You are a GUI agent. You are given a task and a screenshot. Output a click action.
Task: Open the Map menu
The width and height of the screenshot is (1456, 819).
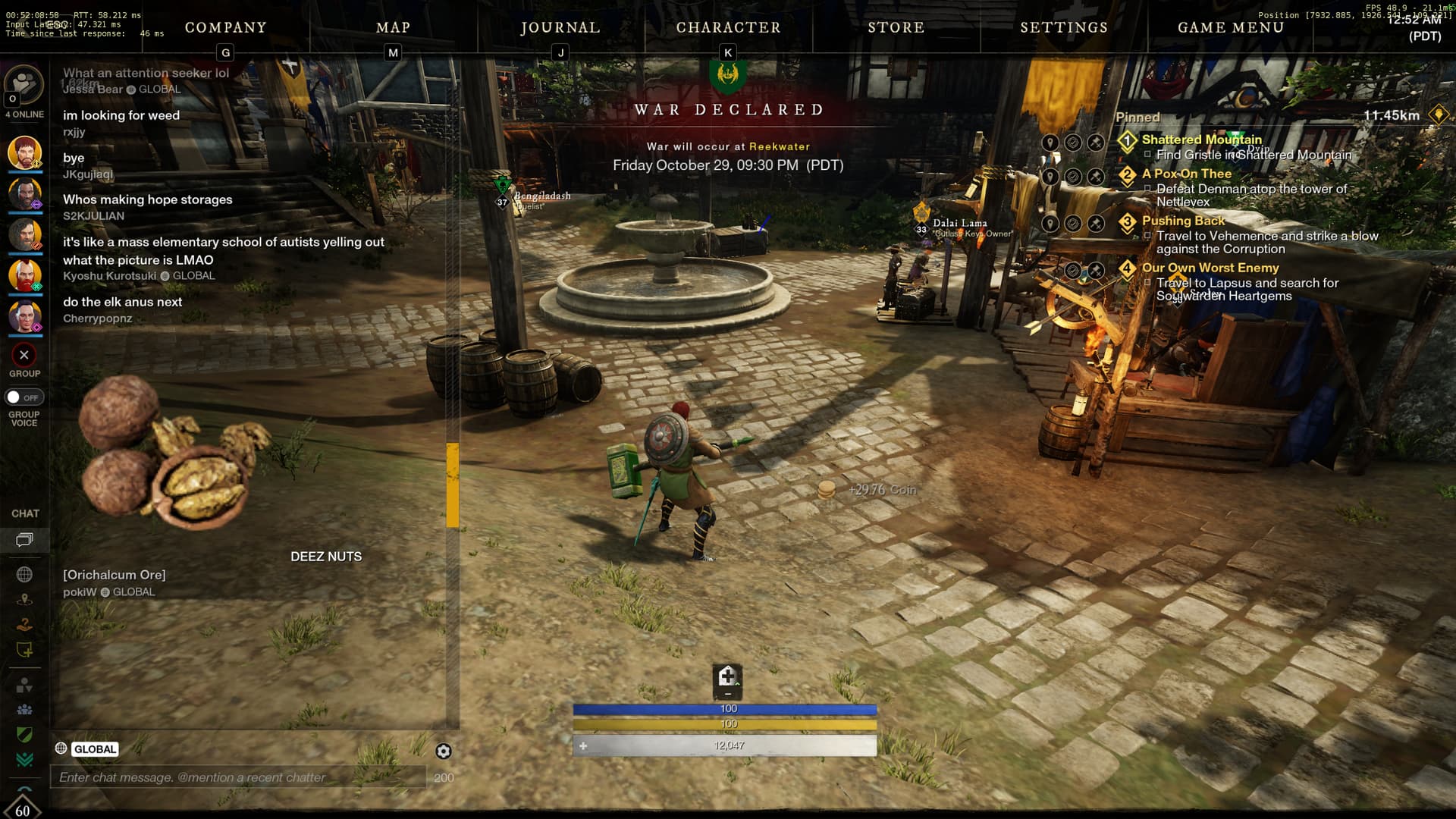[393, 27]
